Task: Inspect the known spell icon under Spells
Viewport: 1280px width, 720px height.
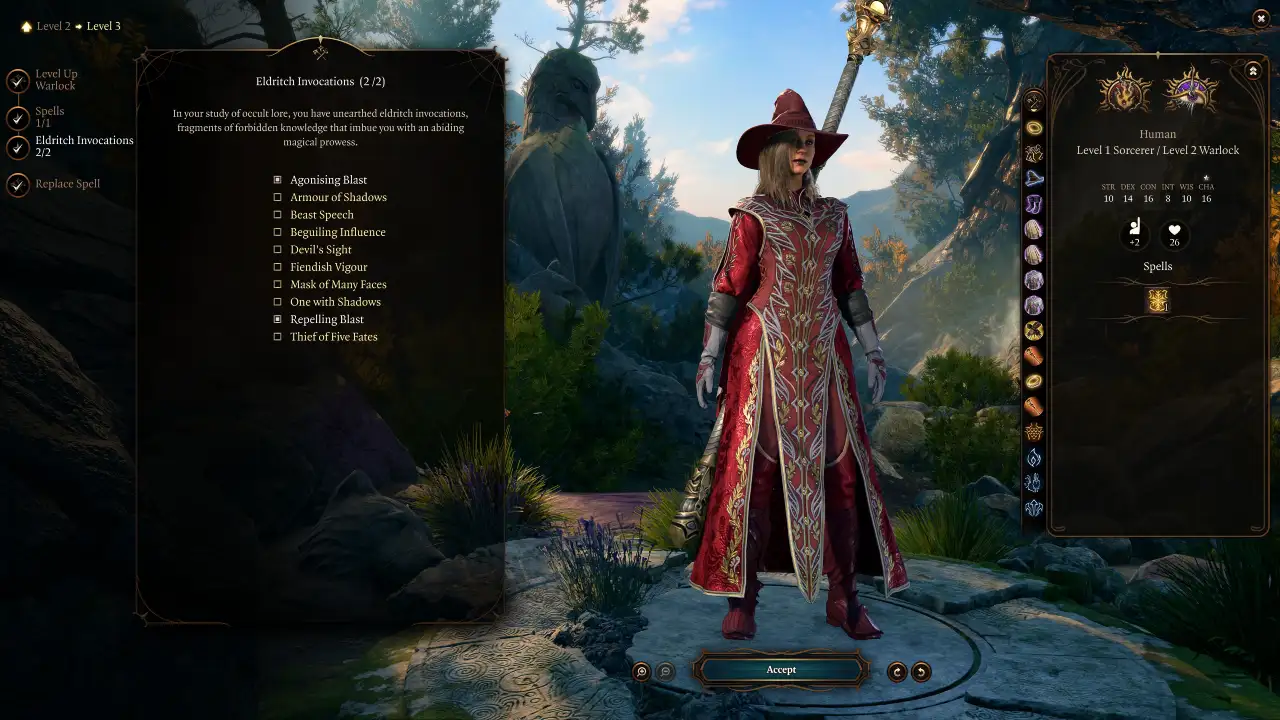Action: [1158, 301]
